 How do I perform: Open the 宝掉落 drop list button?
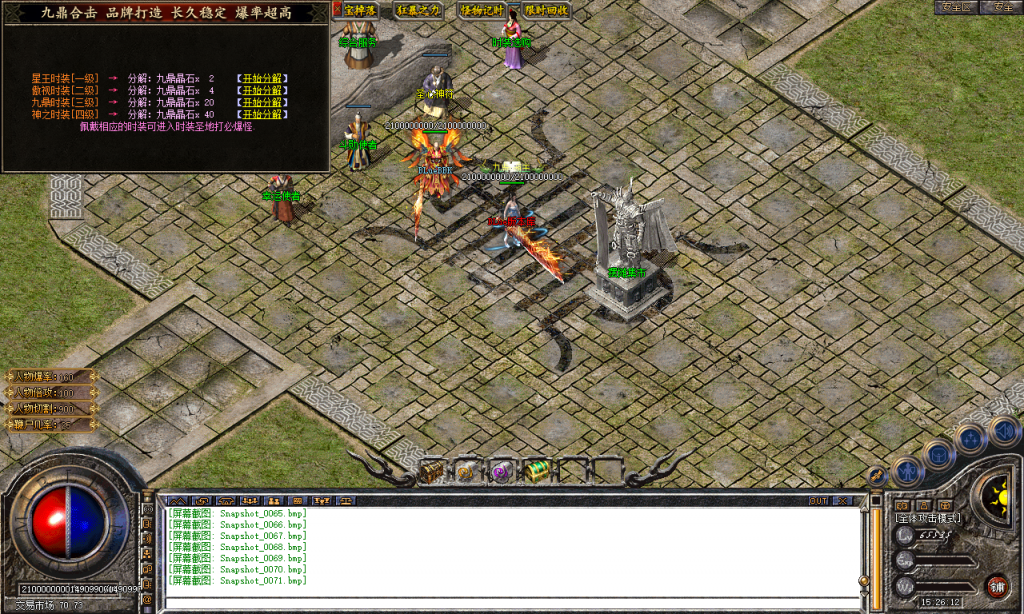pos(360,10)
